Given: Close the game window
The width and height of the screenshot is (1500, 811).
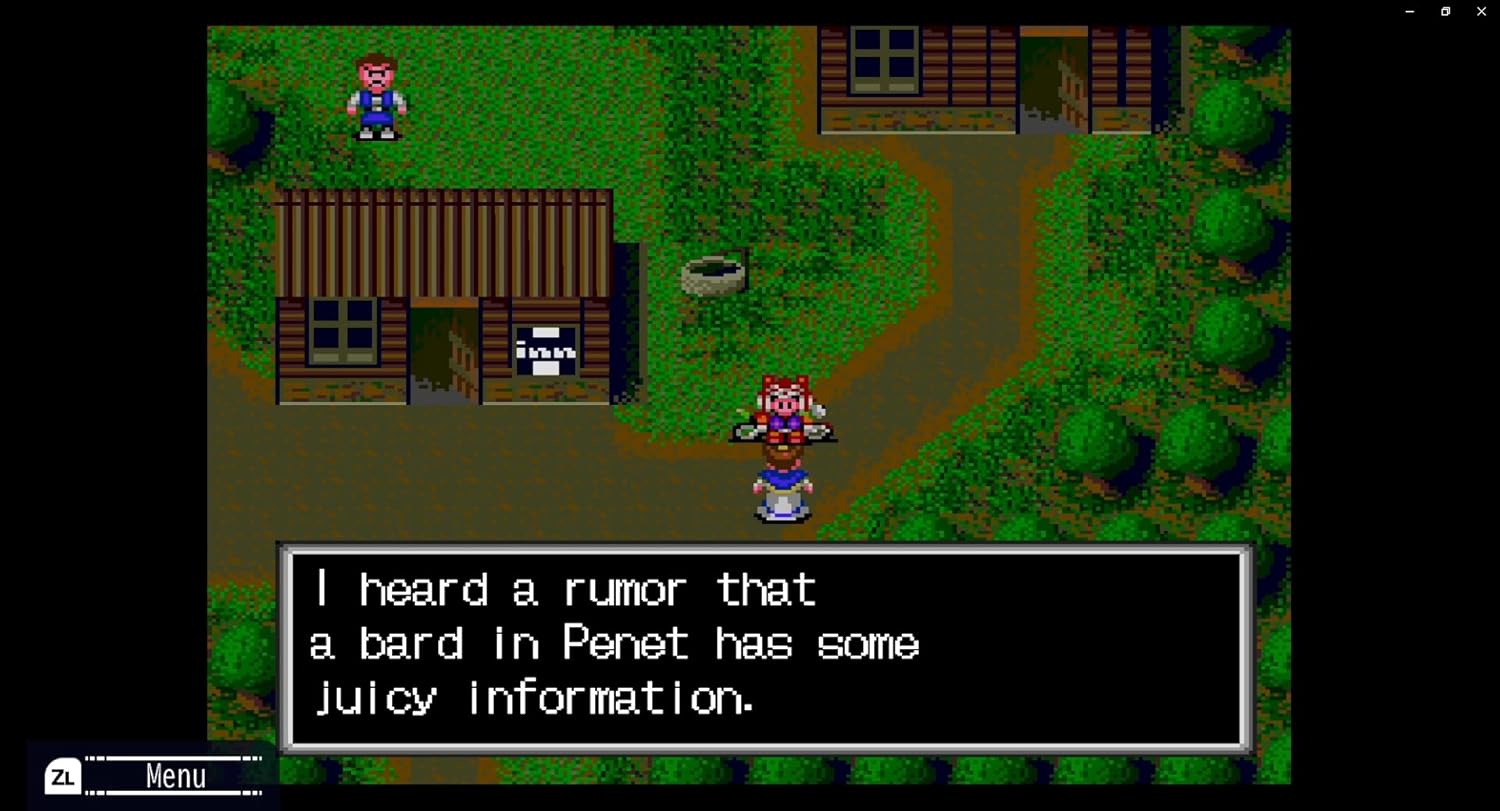Looking at the screenshot, I should click(x=1481, y=11).
